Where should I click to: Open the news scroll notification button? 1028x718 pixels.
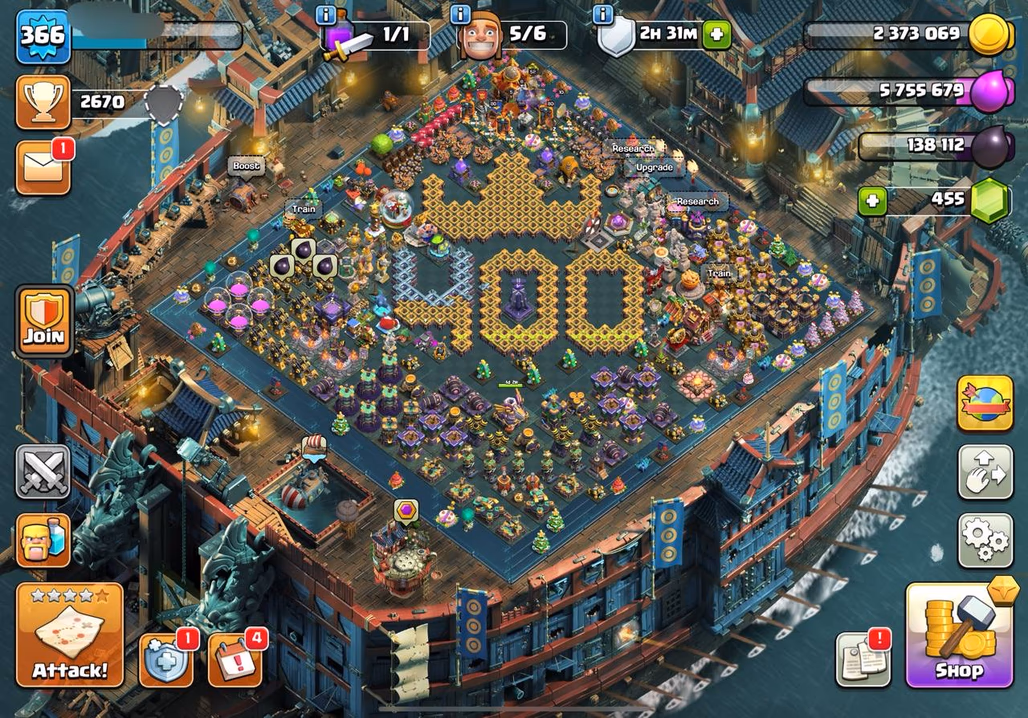coord(862,659)
